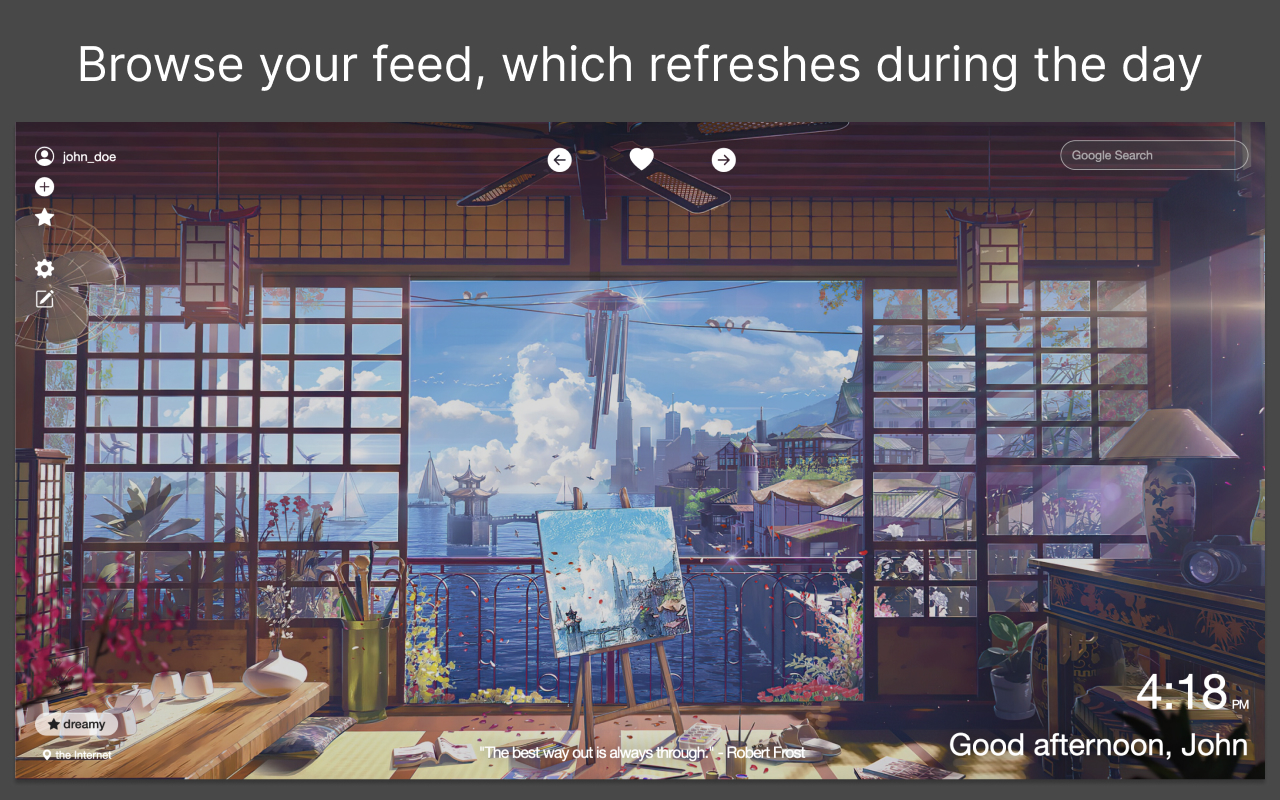Select the pencil edit icon in the sidebar
The image size is (1280, 800).
[44, 298]
